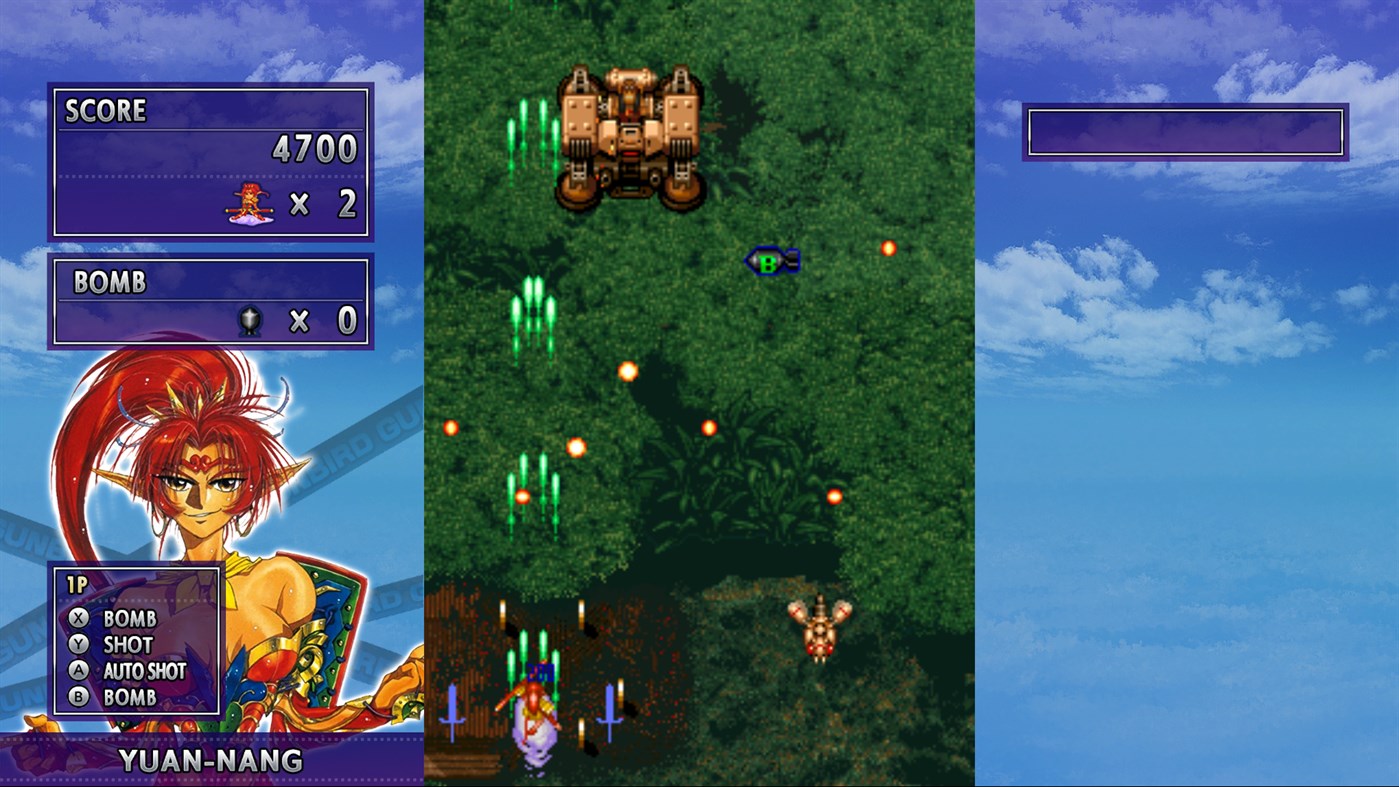Click the empty boss health bar top right

[1184, 133]
